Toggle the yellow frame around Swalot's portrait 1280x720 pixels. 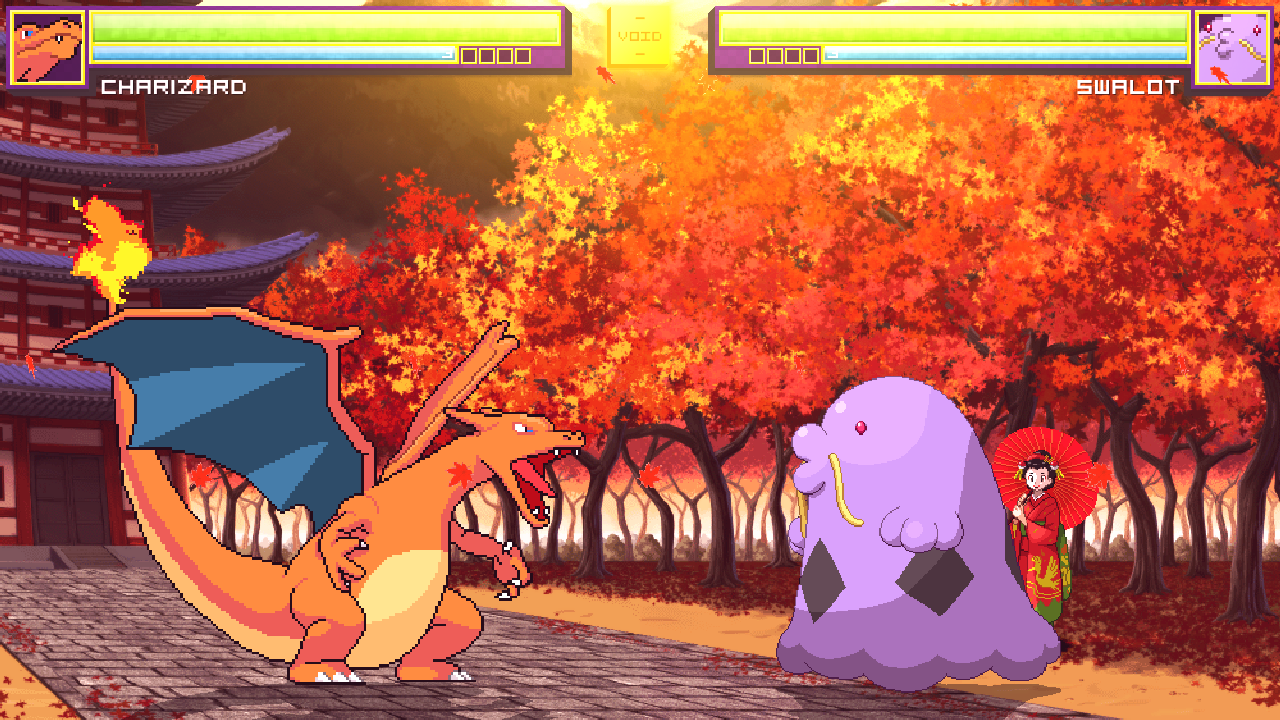click(x=1232, y=13)
